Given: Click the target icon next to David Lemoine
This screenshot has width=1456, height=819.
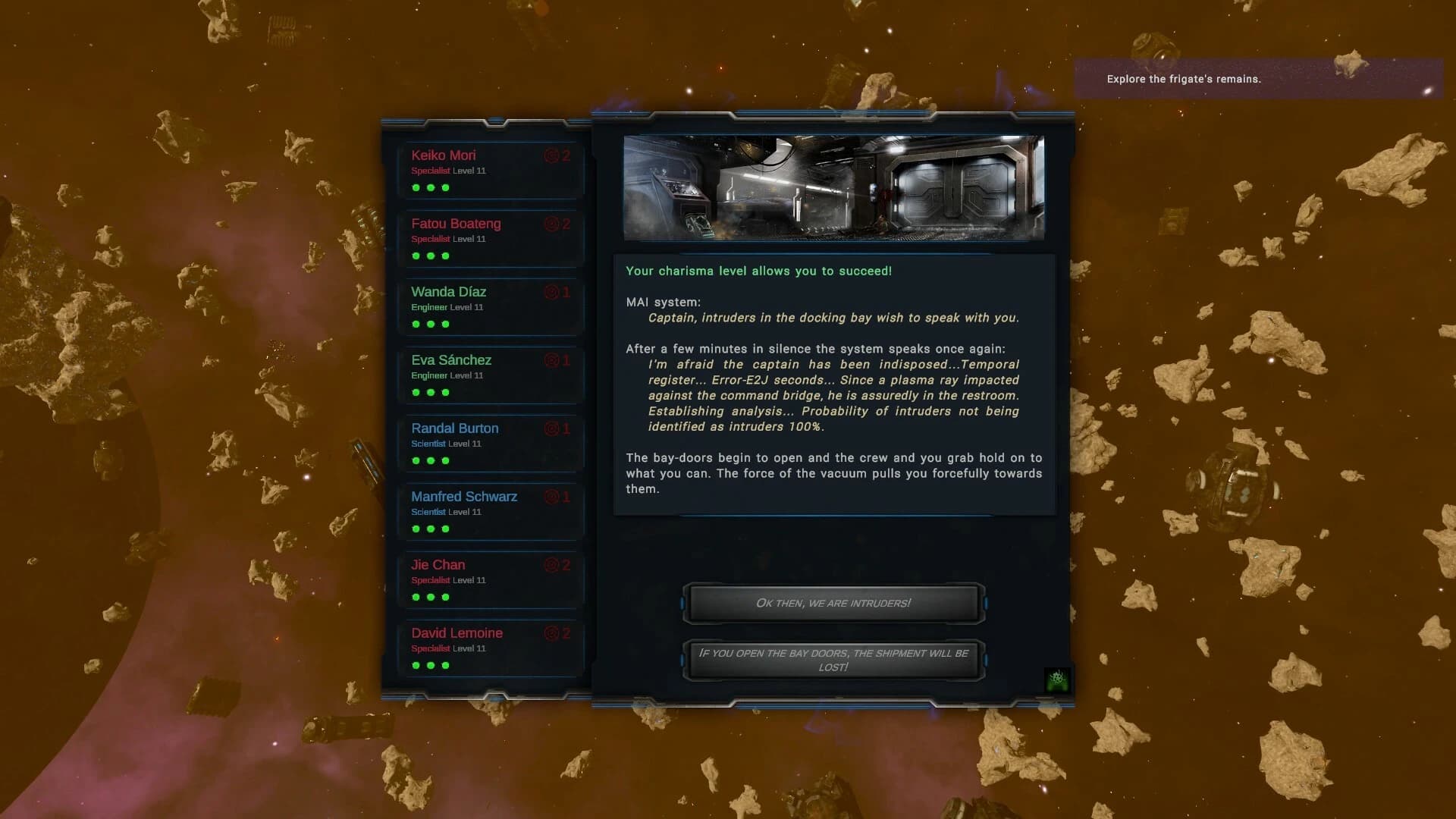Looking at the screenshot, I should click(x=551, y=633).
